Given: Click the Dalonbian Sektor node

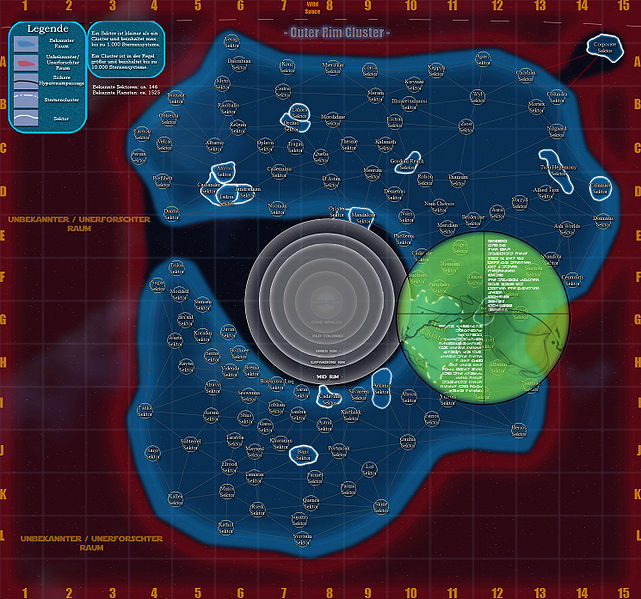Looking at the screenshot, I should [239, 63].
